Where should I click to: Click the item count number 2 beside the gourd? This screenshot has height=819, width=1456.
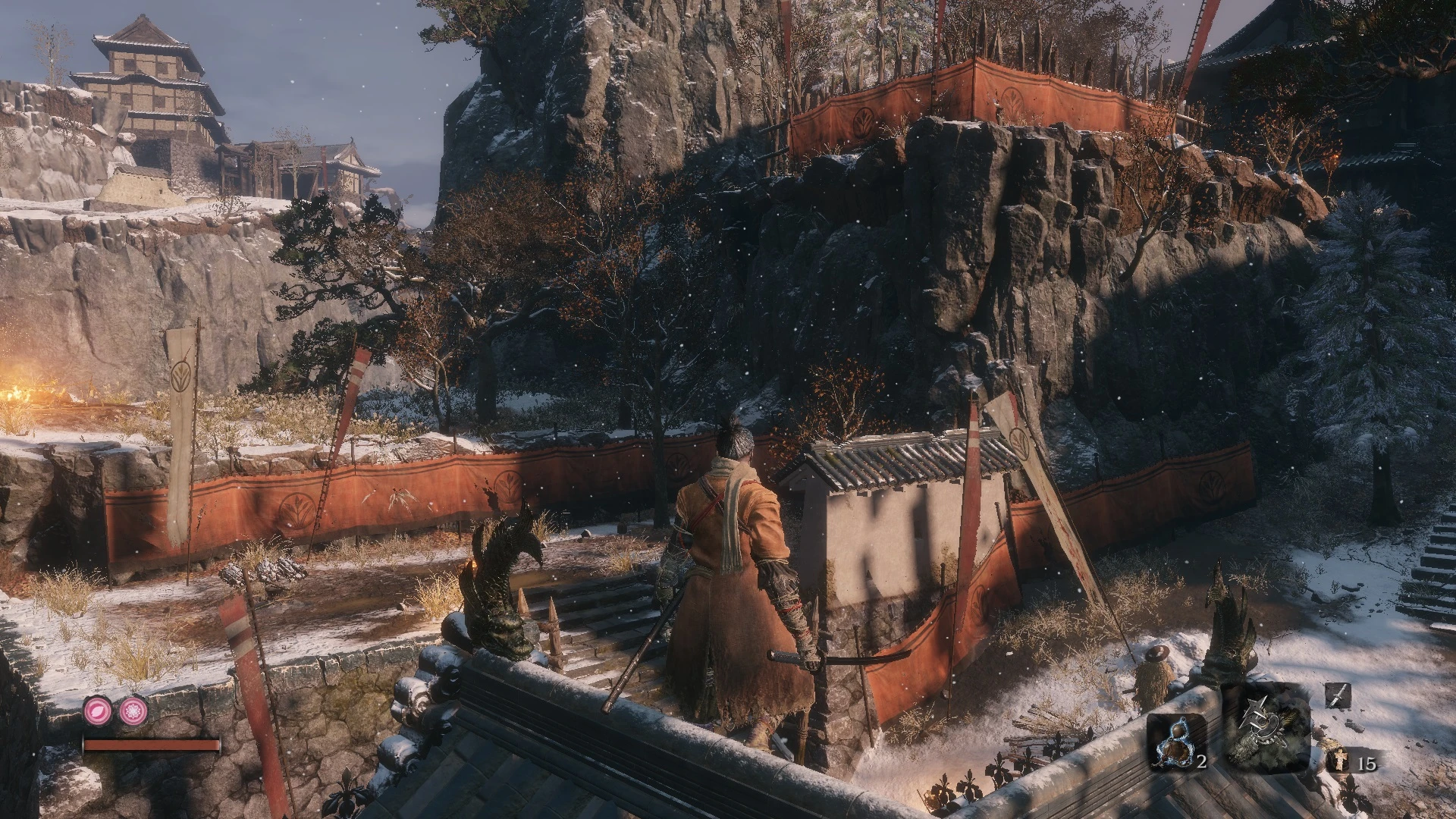tap(1203, 763)
